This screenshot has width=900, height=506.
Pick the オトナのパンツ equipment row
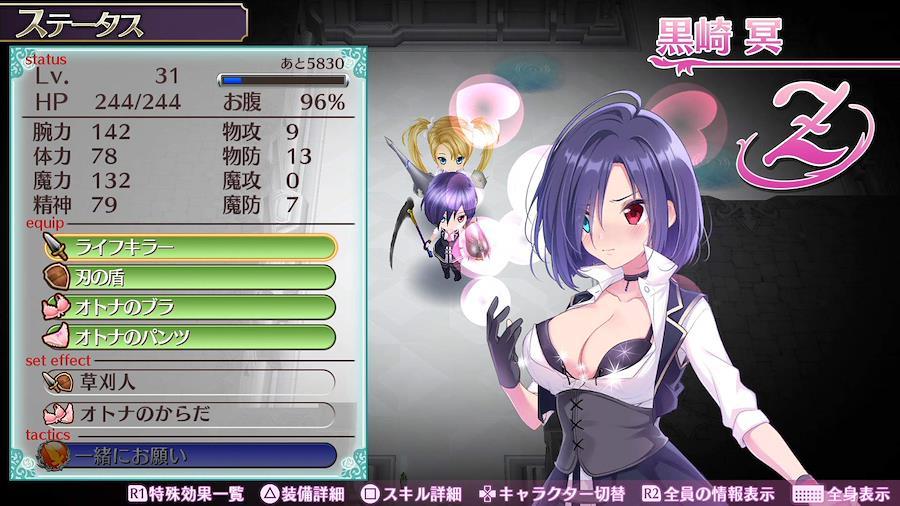(x=190, y=336)
